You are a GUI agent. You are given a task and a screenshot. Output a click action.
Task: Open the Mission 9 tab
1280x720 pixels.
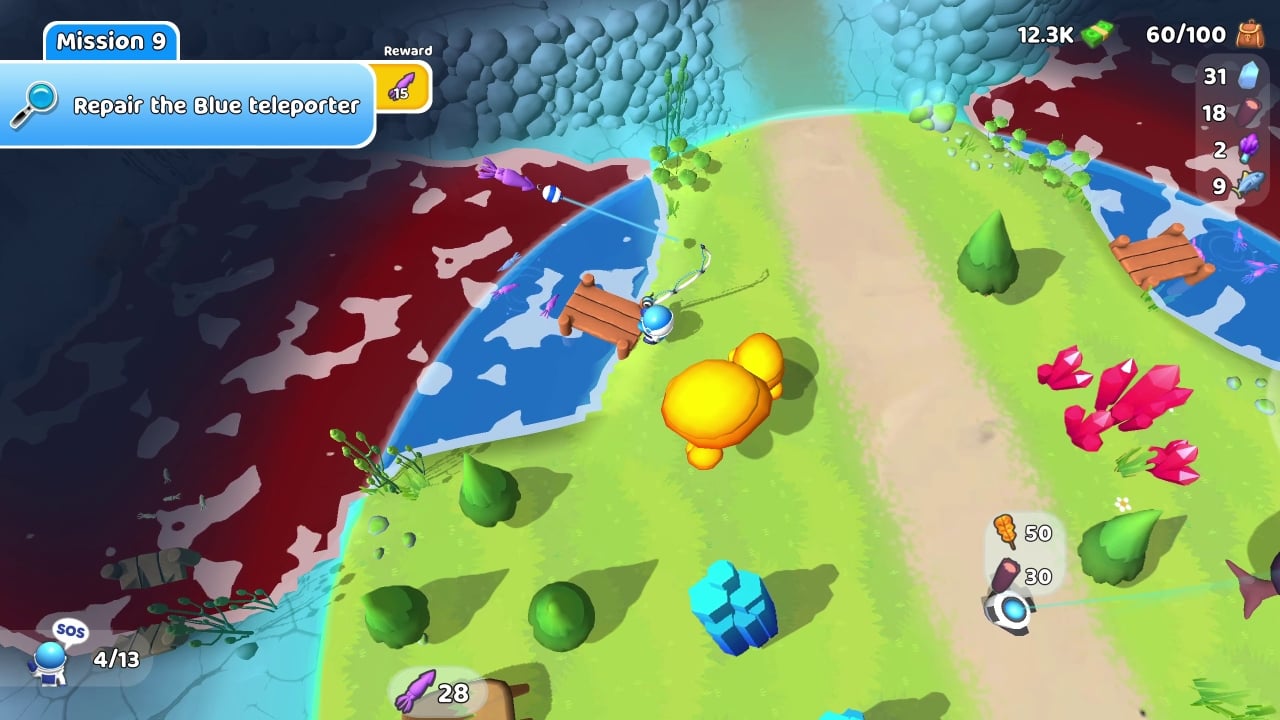(x=110, y=42)
